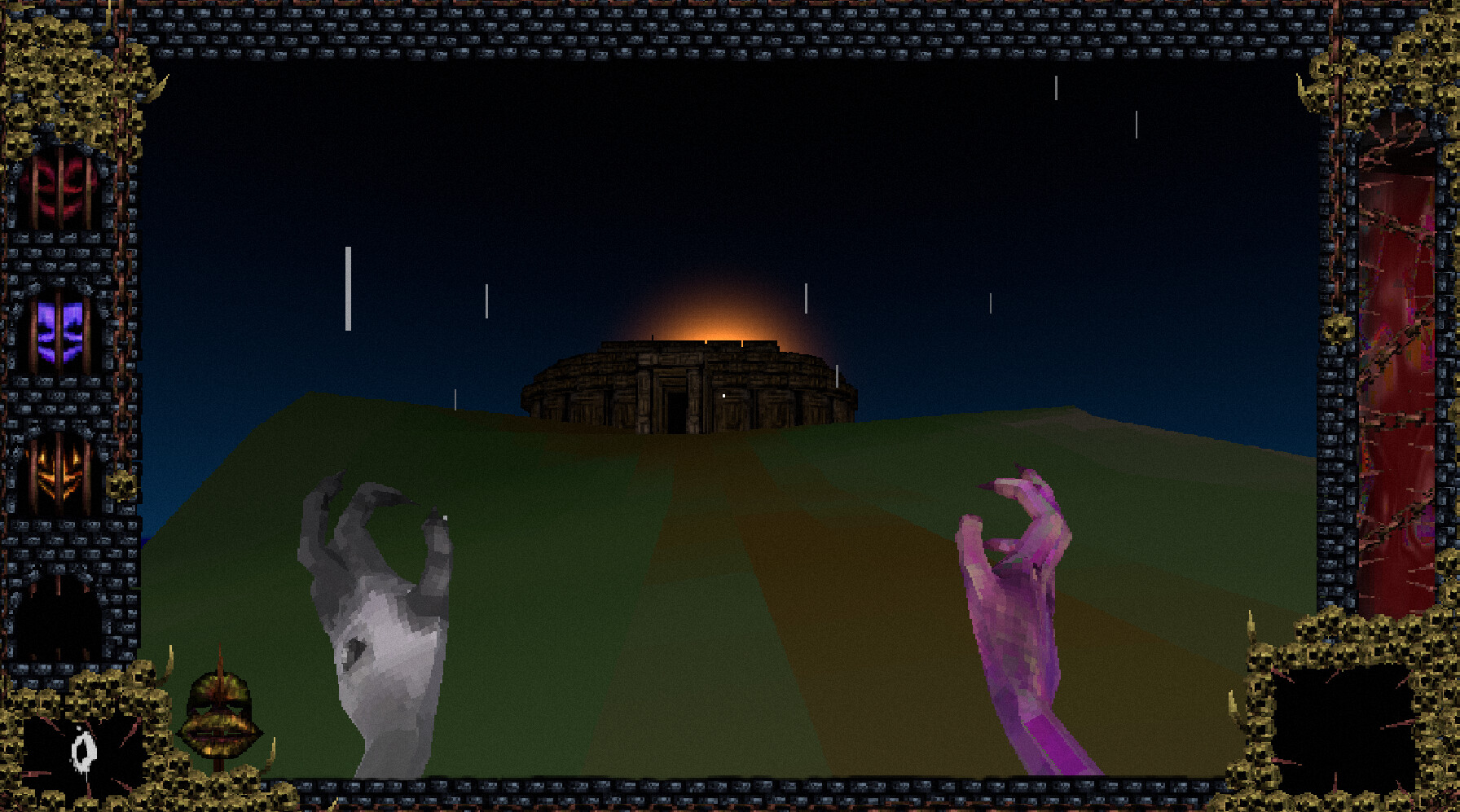Click the white crosshair dot near the temple

(x=723, y=394)
